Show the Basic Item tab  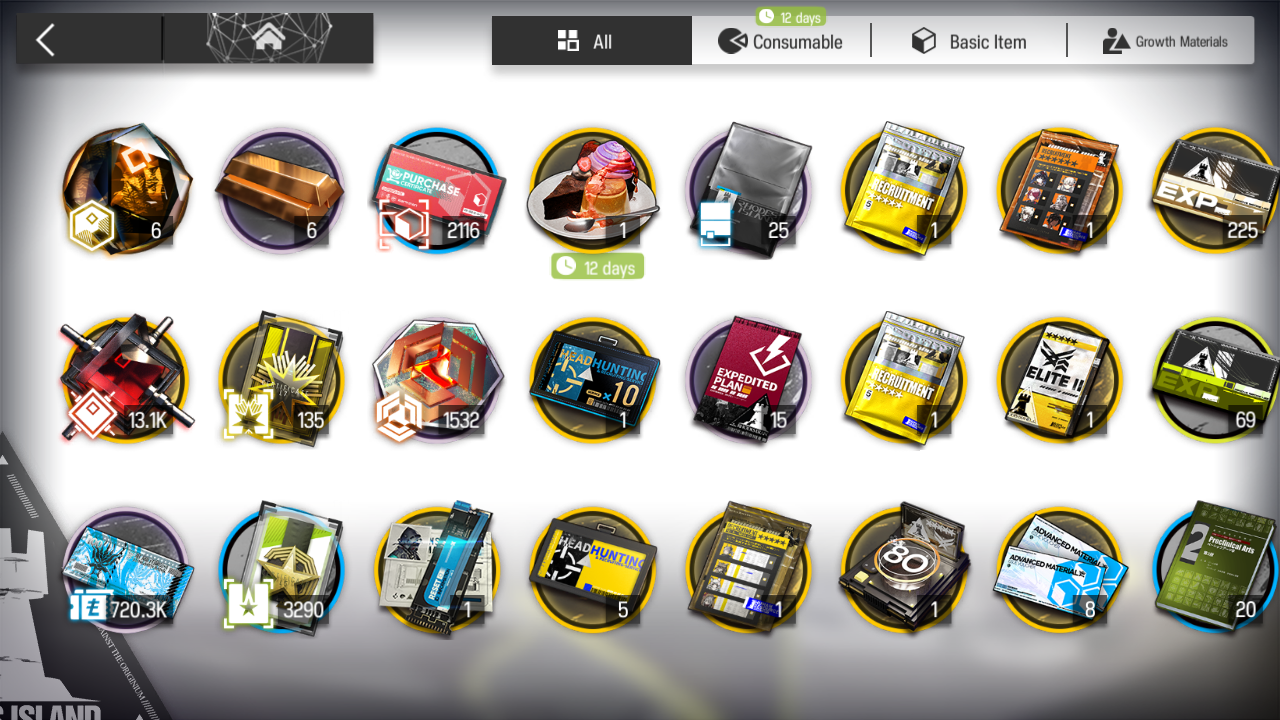pos(969,41)
